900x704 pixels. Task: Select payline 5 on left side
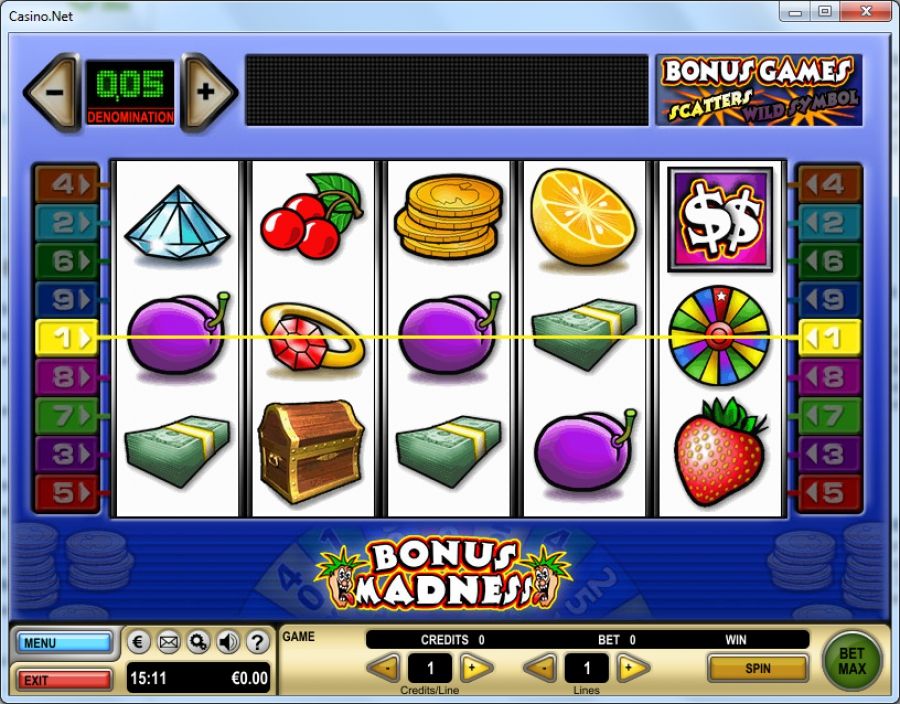pos(66,493)
